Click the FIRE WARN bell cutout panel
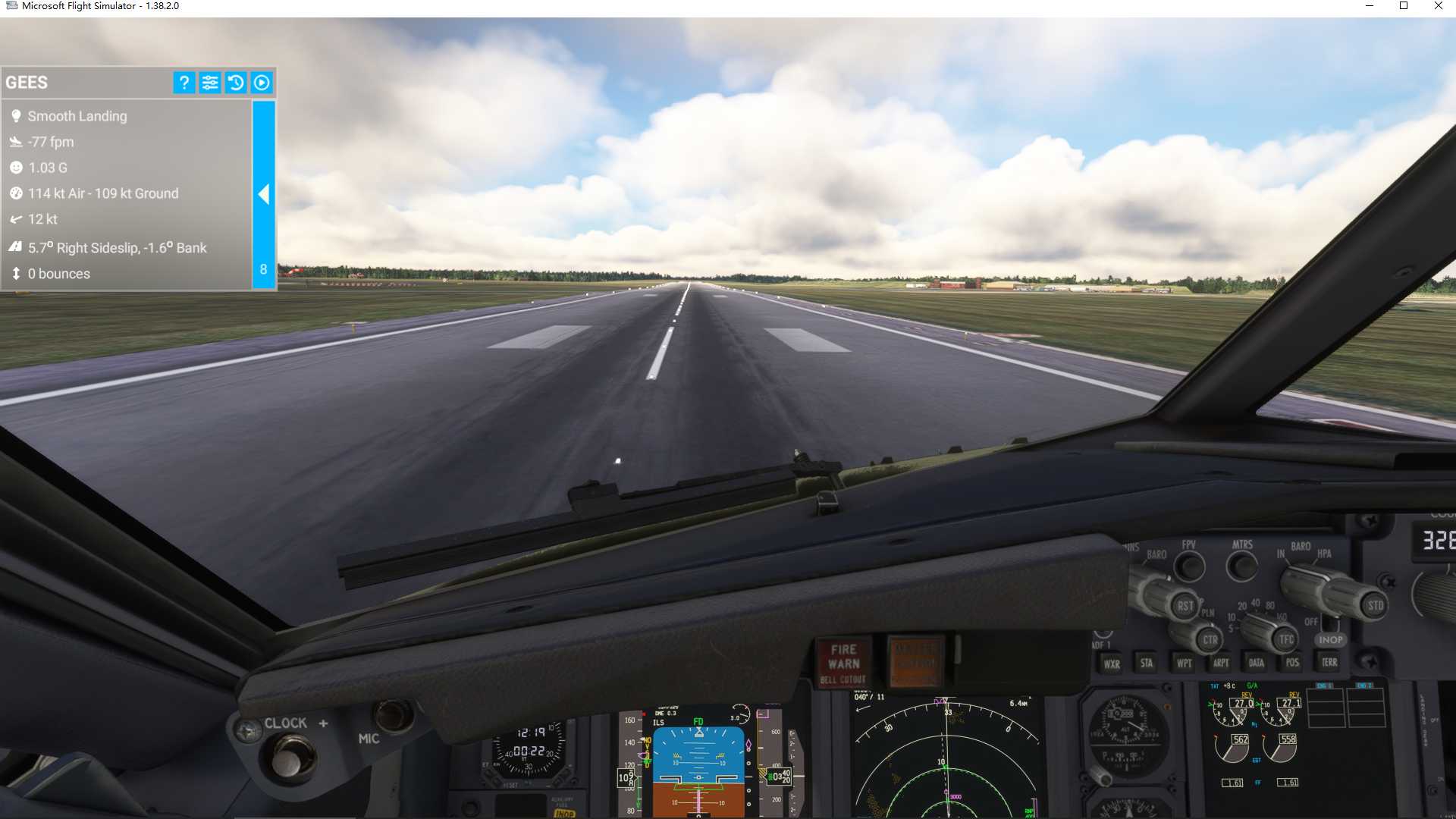This screenshot has width=1456, height=819. pyautogui.click(x=844, y=660)
